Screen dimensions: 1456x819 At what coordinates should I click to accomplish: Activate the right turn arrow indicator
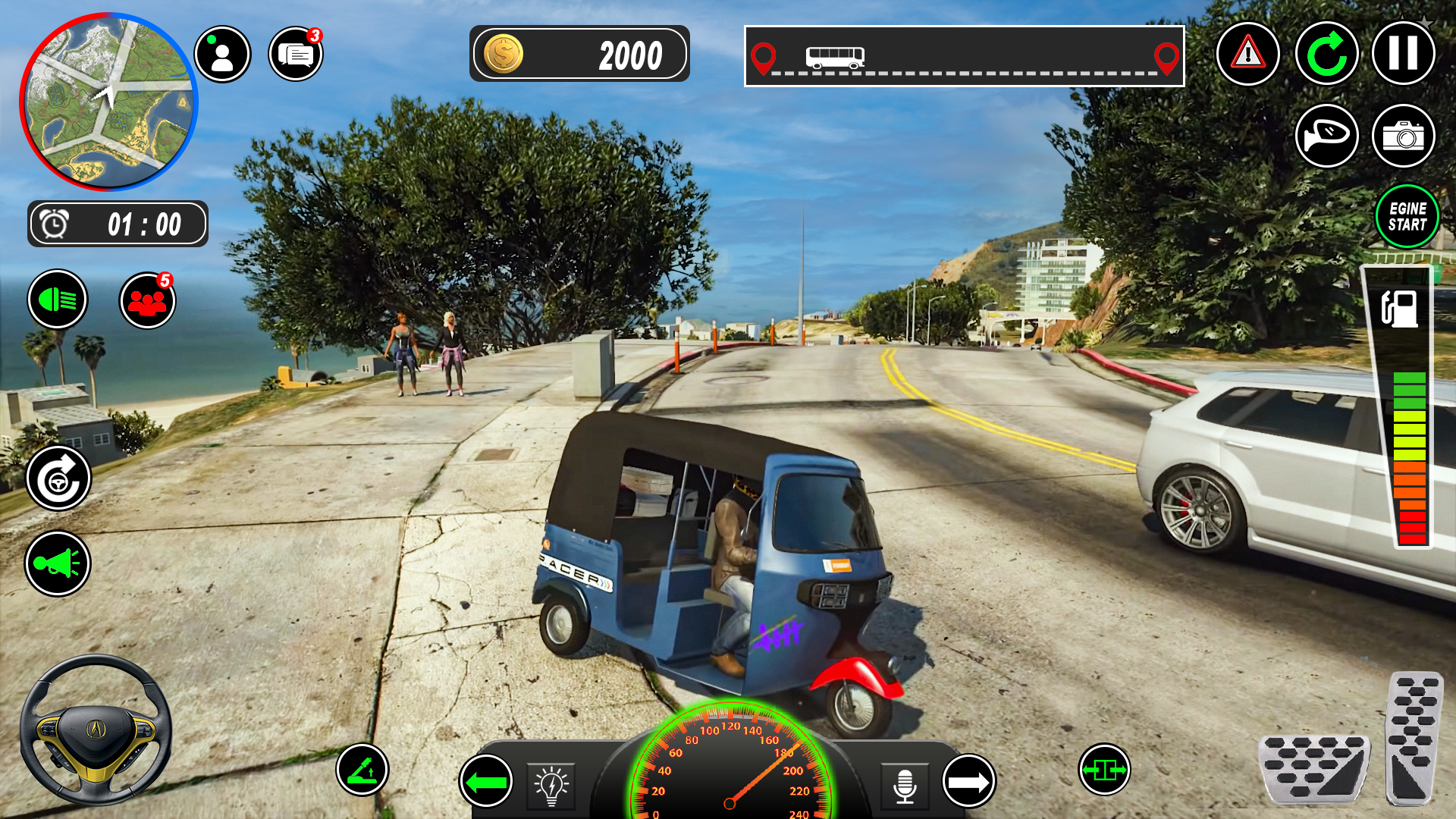968,781
